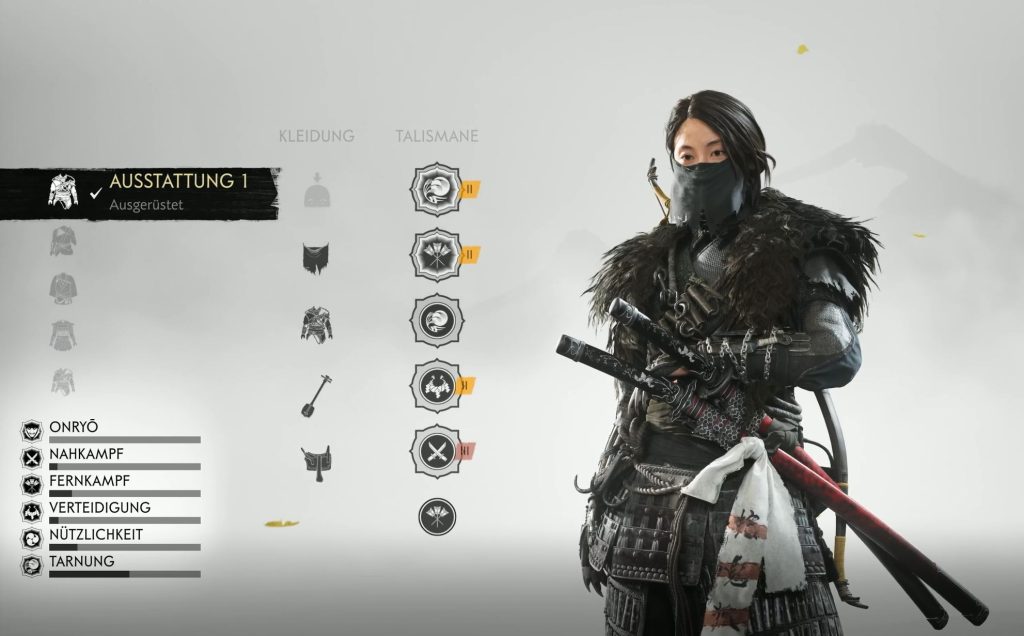Image resolution: width=1024 pixels, height=636 pixels.
Task: Select the horse saddle slot
Action: (x=317, y=462)
